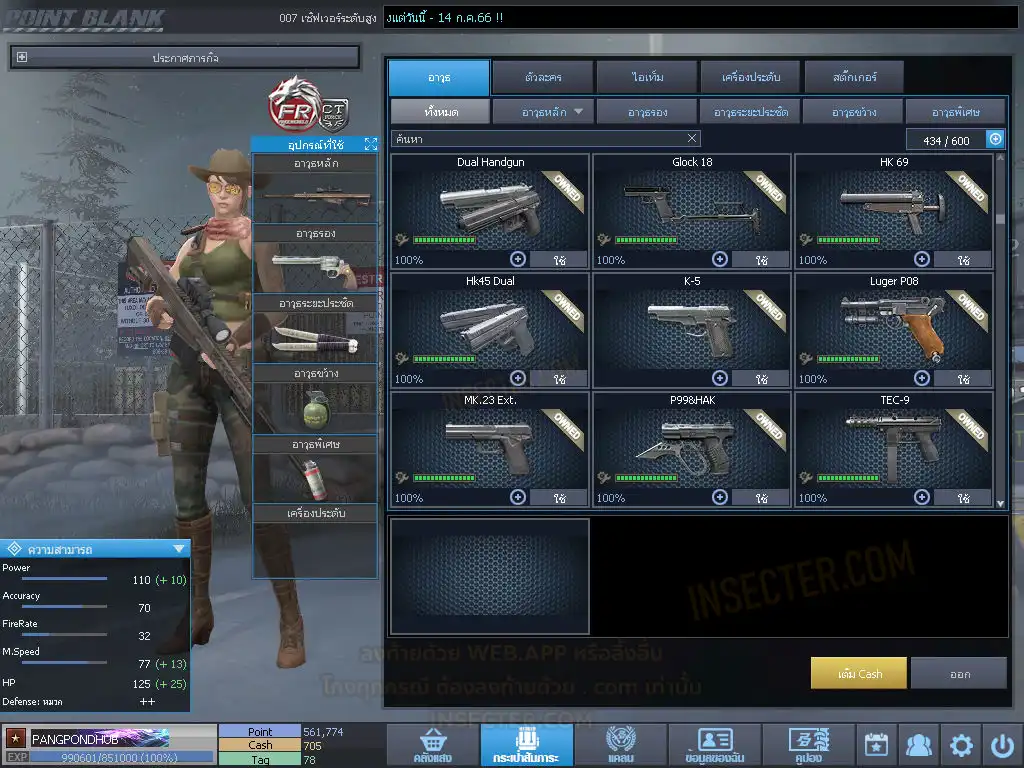Select the grenade slot in equipped gear
Screen dimensions: 1024x768
click(x=315, y=409)
